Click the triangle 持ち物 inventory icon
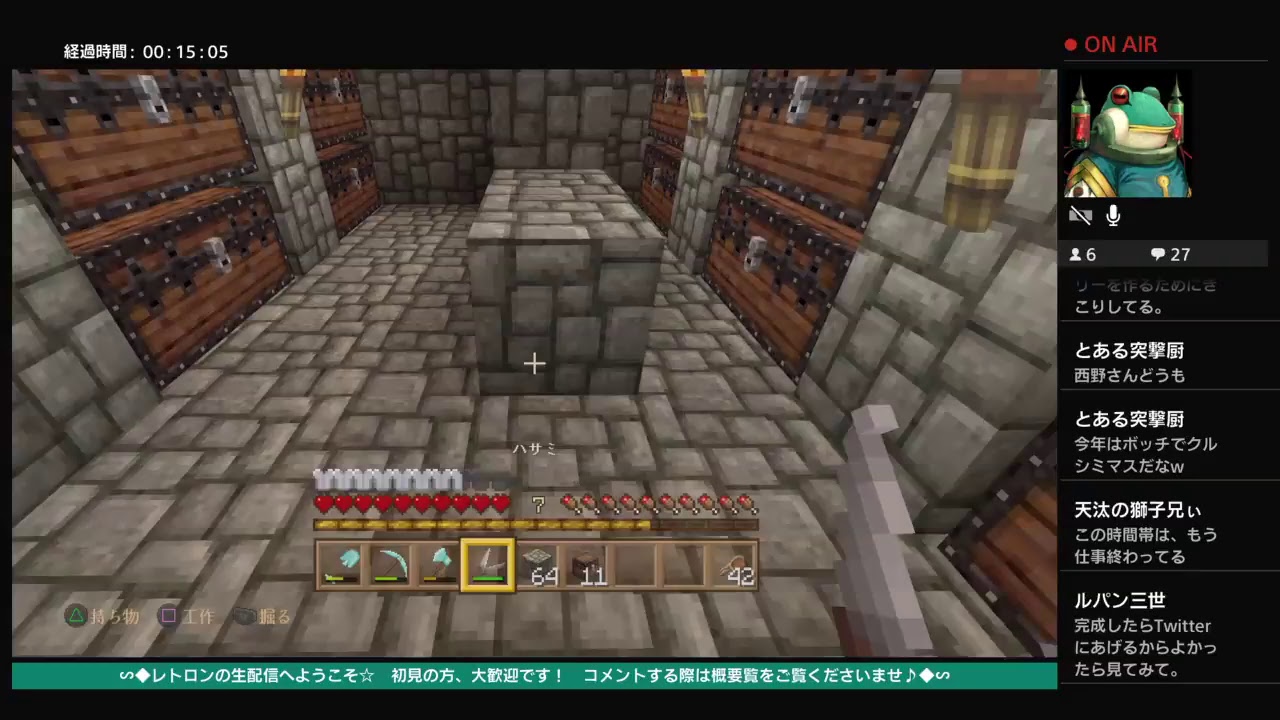This screenshot has width=1280, height=720. coord(75,616)
